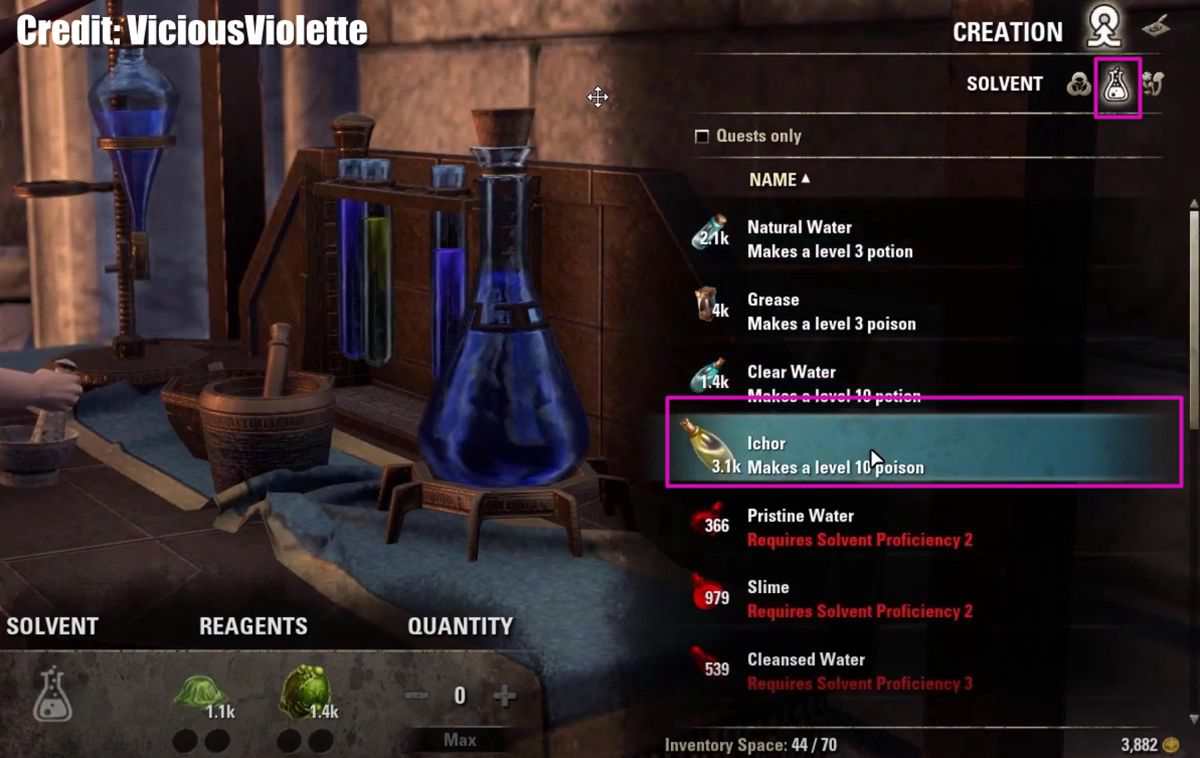Increase the crafting quantity with plus
The height and width of the screenshot is (758, 1200).
point(505,696)
